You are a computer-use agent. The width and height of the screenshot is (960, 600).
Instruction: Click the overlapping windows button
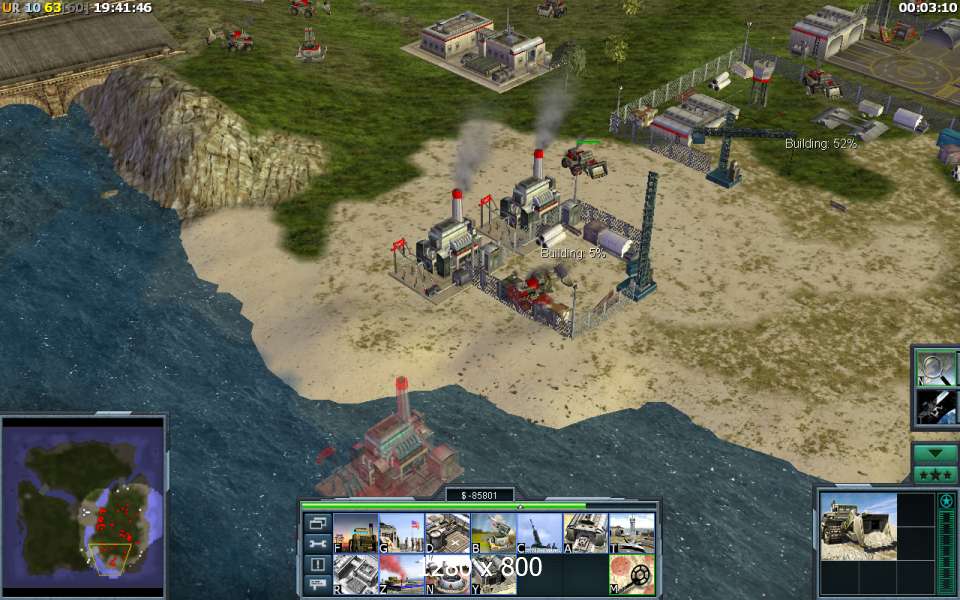pyautogui.click(x=318, y=523)
